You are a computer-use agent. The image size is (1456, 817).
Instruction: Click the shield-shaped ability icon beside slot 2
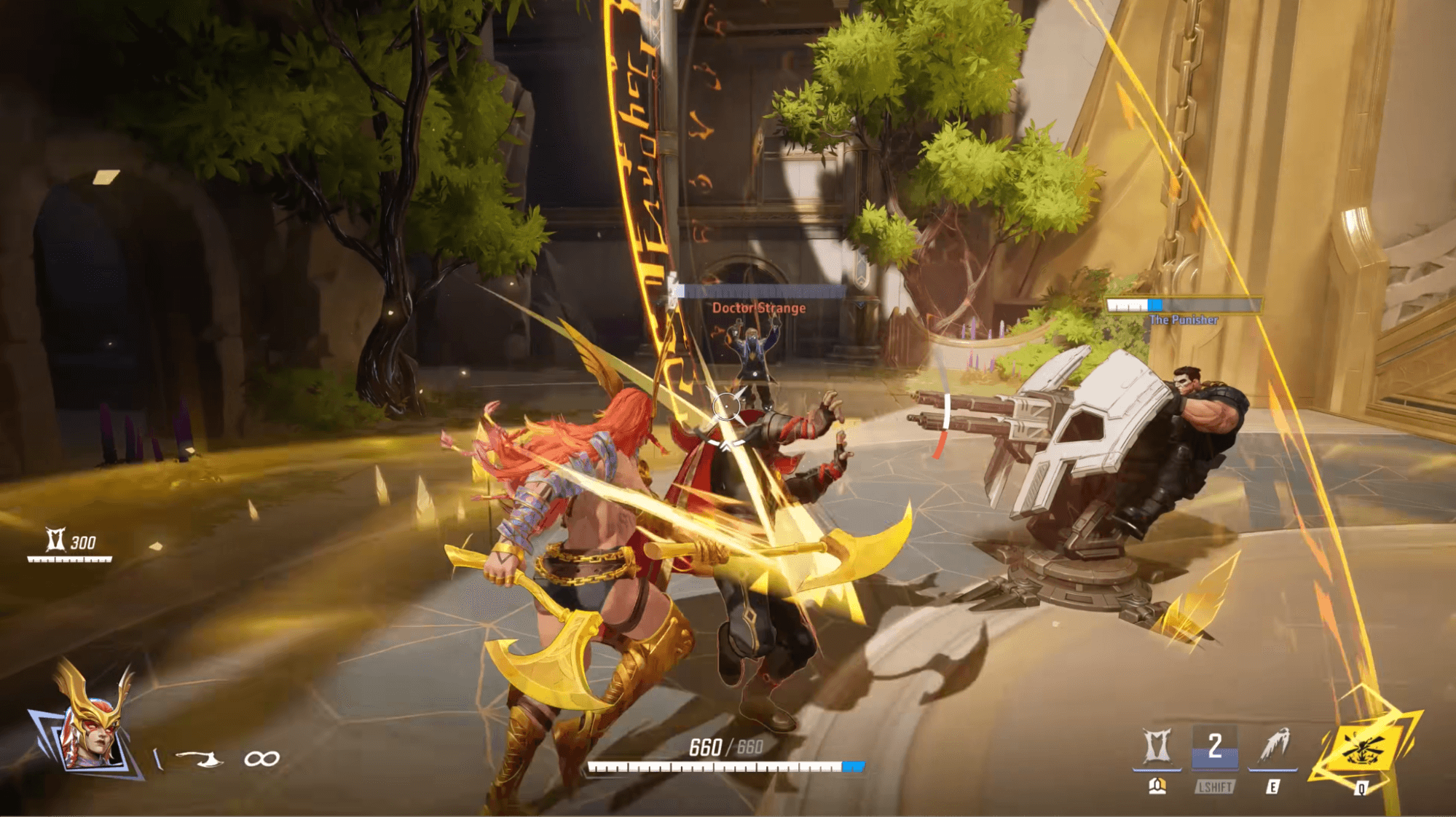[x=1157, y=746]
